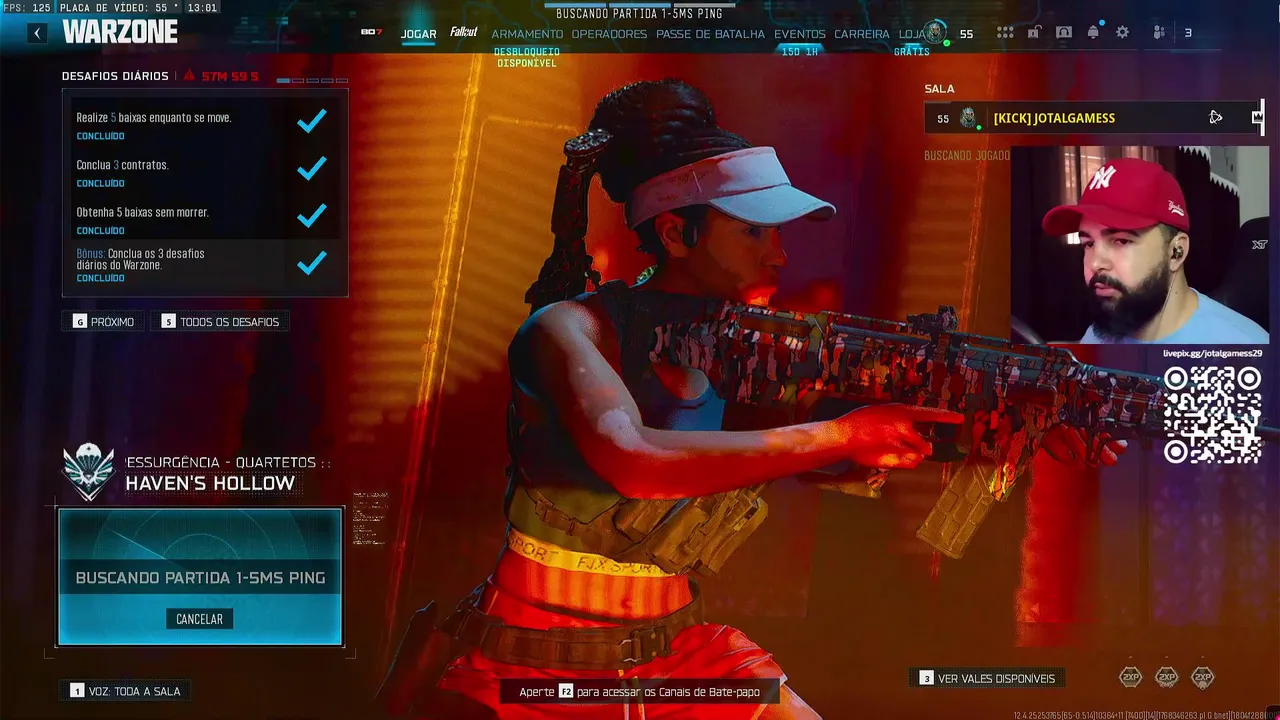
Task: Select the BO7 game tab
Action: tap(371, 32)
